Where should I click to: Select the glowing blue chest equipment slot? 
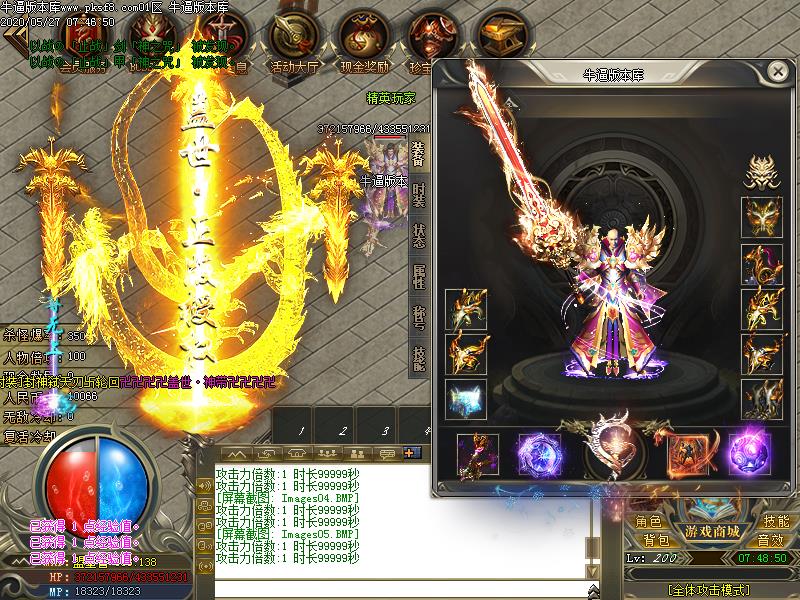click(465, 398)
